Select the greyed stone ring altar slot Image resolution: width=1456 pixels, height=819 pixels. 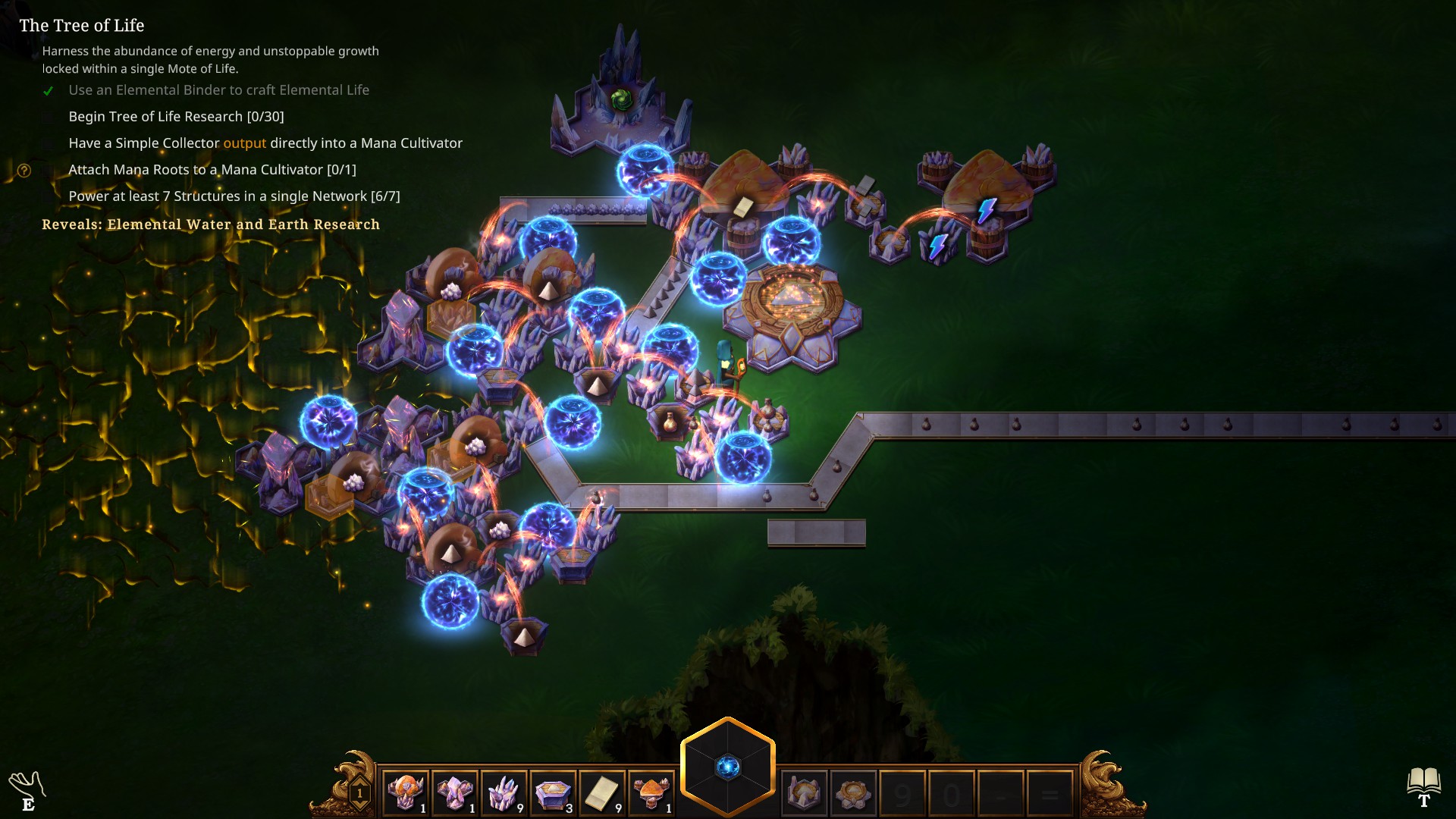pos(853,793)
